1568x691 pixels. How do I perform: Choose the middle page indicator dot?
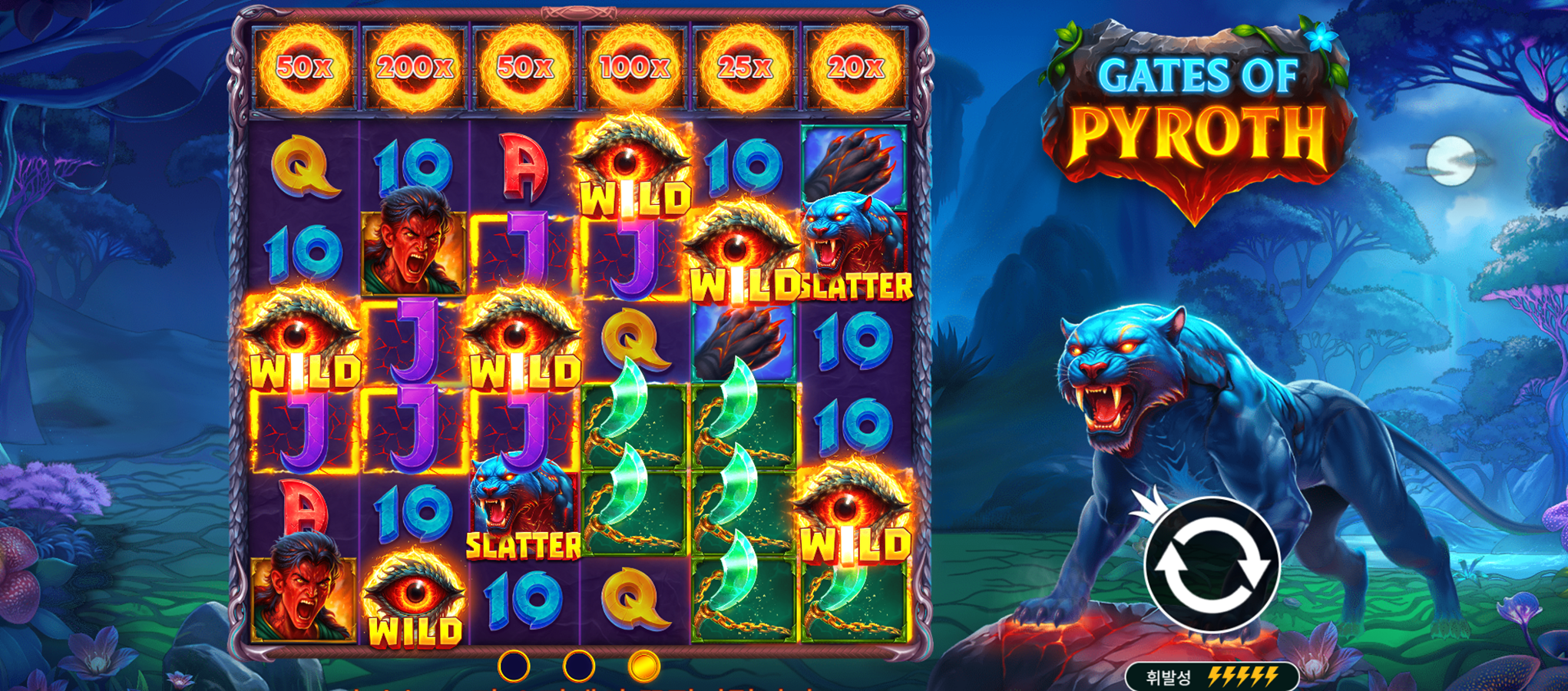point(578,666)
